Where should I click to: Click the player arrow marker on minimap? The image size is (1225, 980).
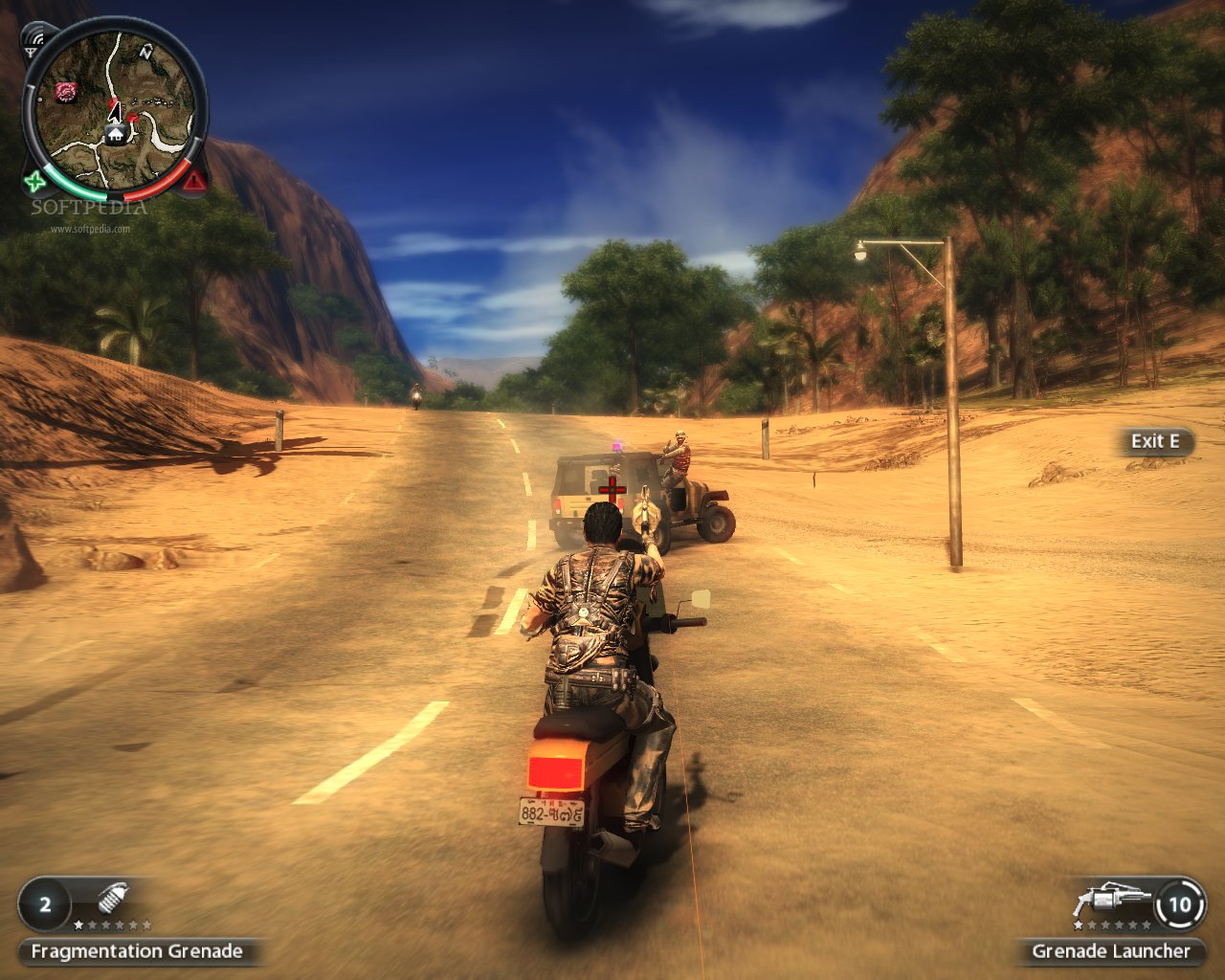click(115, 111)
